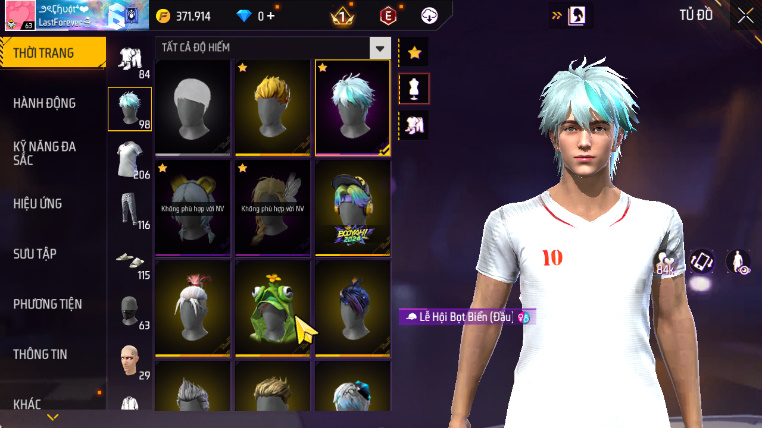Viewport: 762px width, 428px height.
Task: Toggle the star favorites filter
Action: tap(414, 53)
